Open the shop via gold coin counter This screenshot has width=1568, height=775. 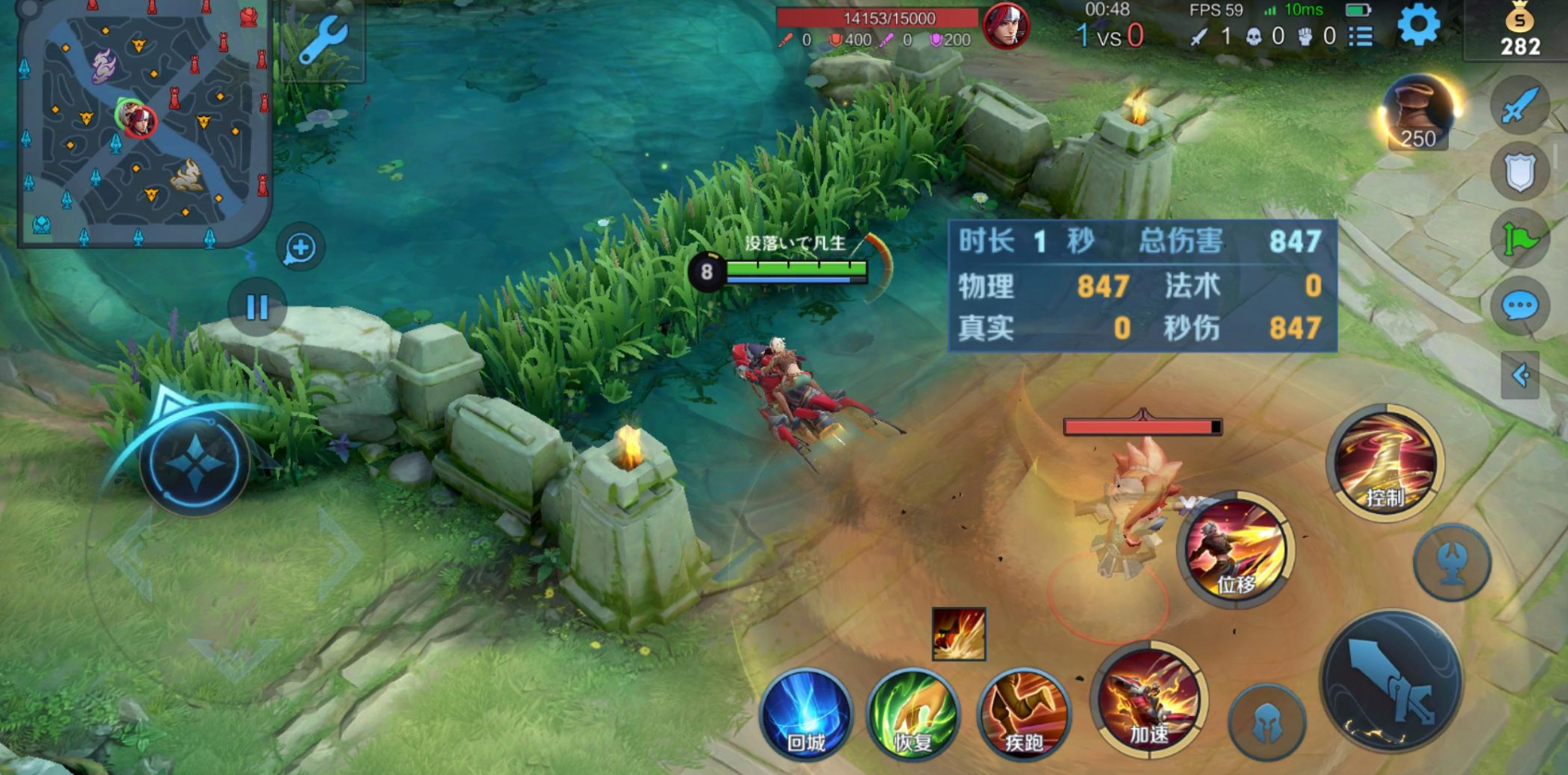[1519, 30]
